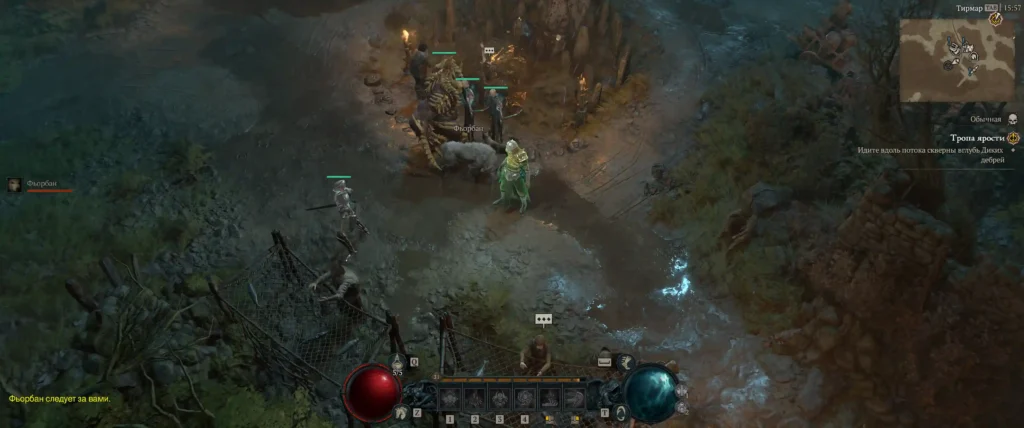Image resolution: width=1024 pixels, height=428 pixels.
Task: Activate the skill in hotbar slot 4
Action: click(x=524, y=398)
